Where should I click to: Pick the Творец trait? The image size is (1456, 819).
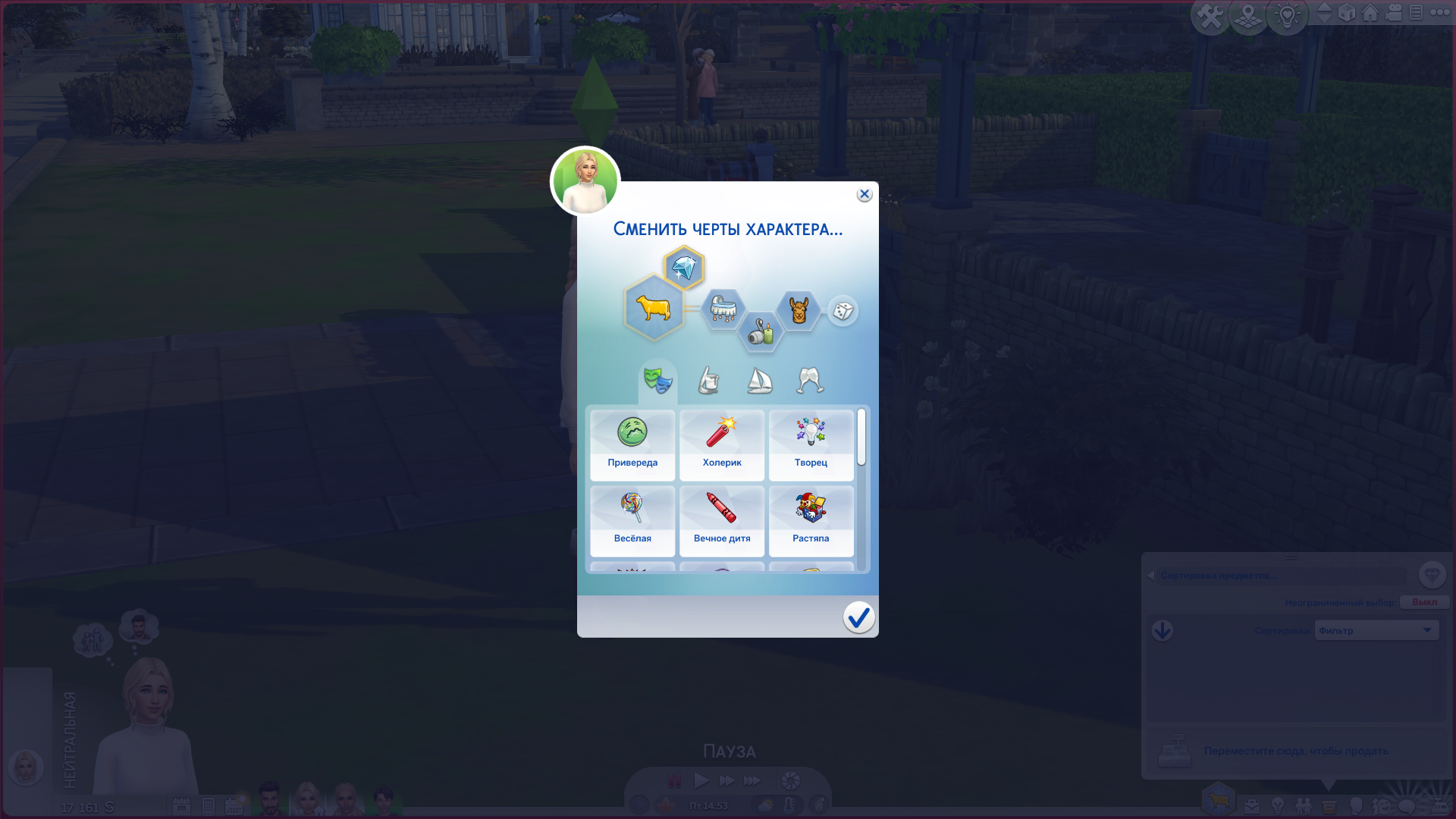tap(811, 445)
